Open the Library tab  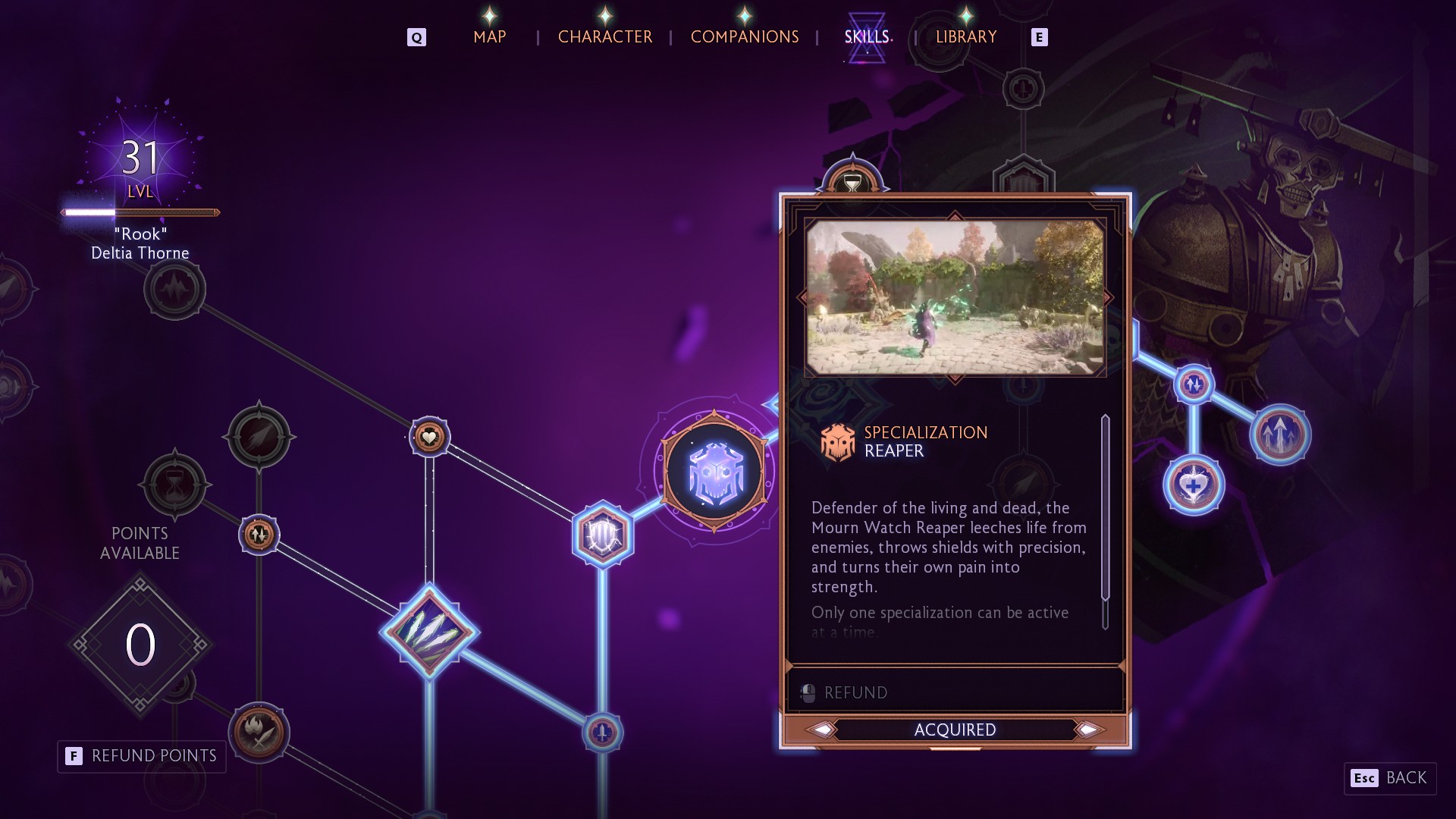(x=965, y=36)
